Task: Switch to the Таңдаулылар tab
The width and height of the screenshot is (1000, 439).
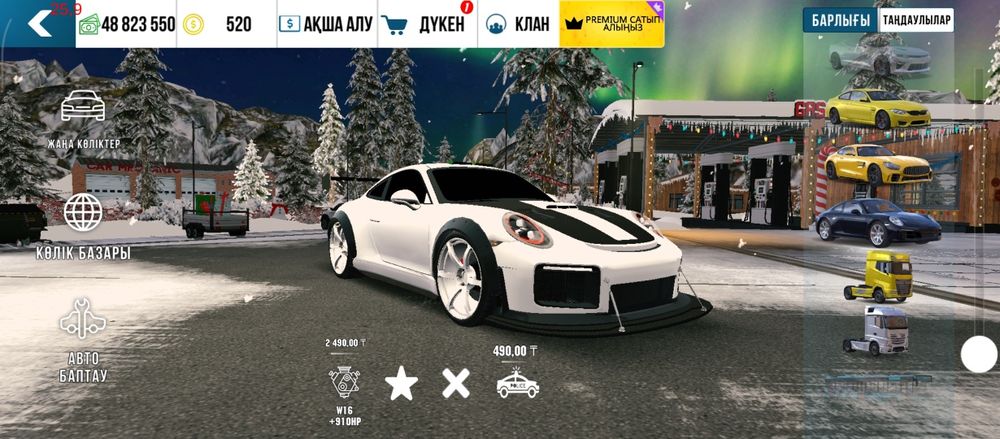Action: [x=916, y=20]
